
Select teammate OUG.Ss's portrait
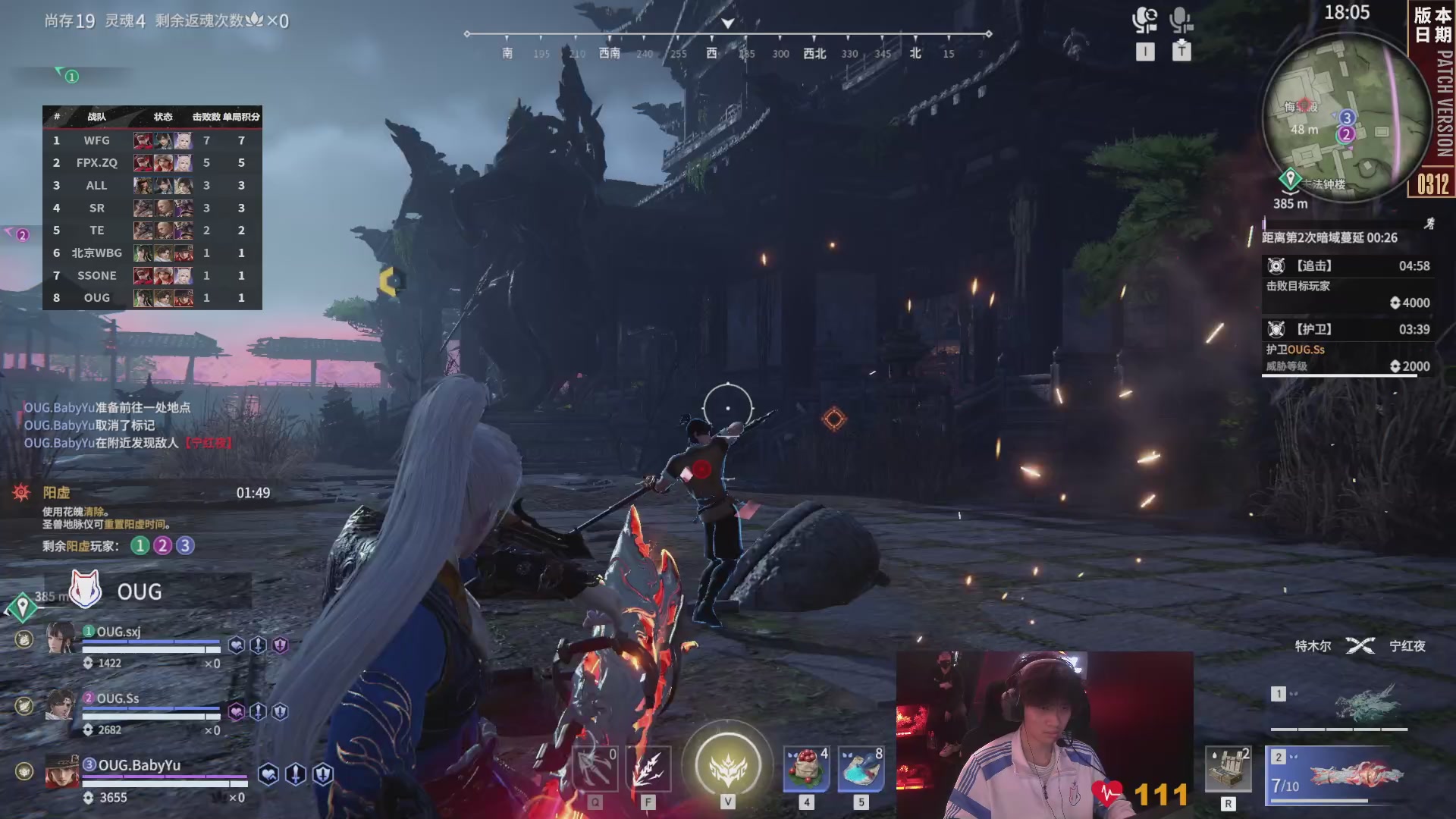(60, 705)
